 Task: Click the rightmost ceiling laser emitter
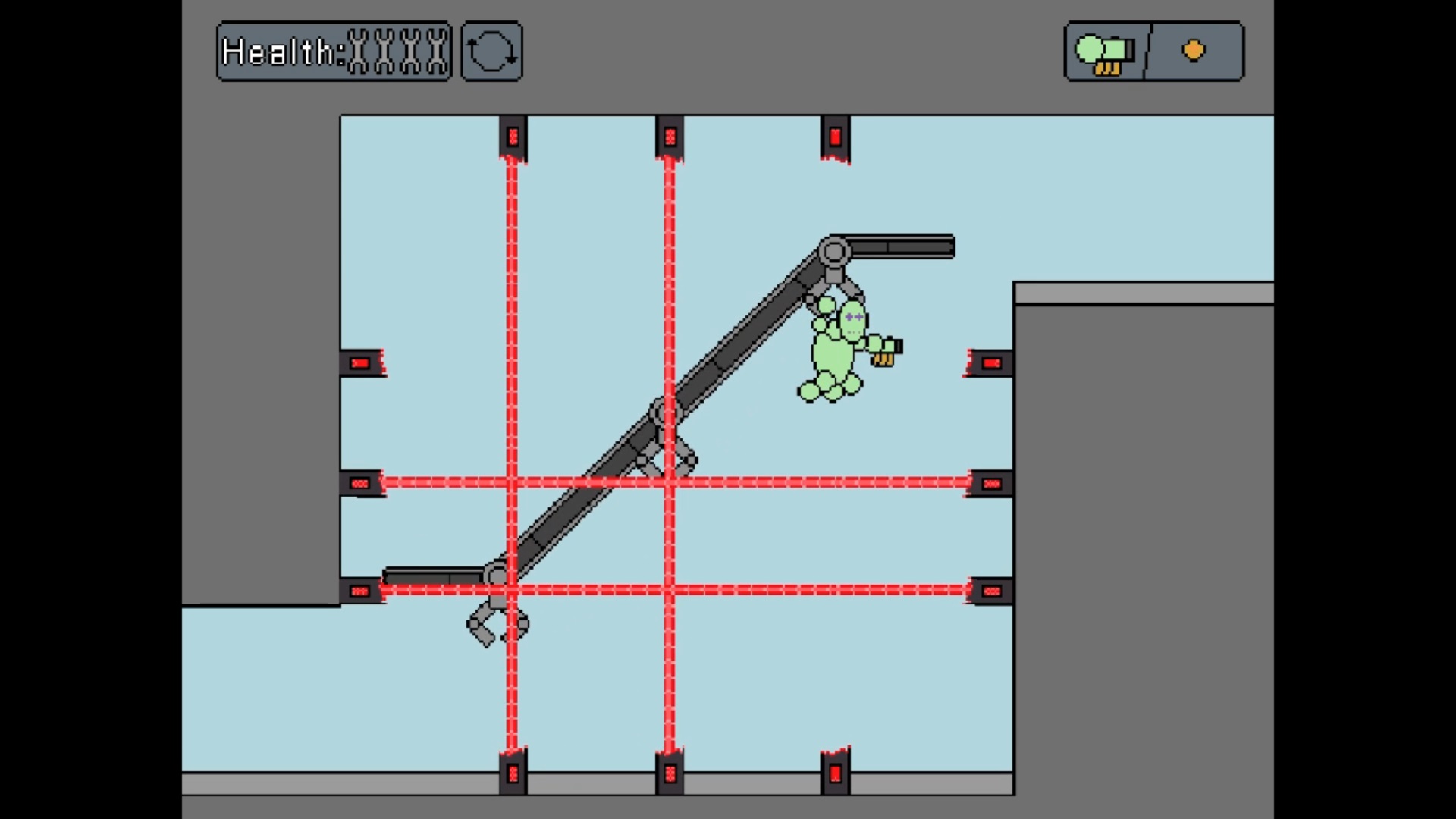[834, 136]
